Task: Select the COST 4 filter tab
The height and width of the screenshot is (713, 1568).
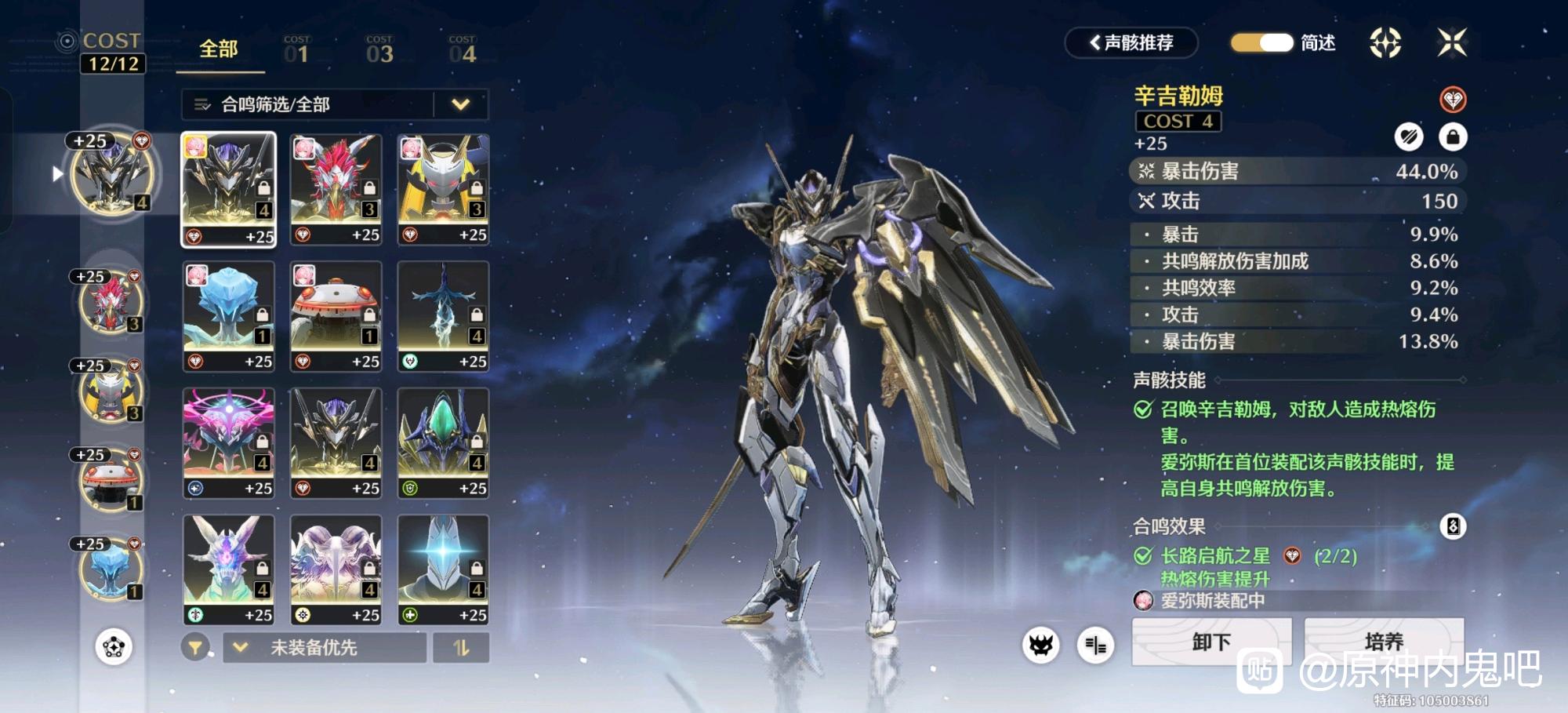Action: 463,49
